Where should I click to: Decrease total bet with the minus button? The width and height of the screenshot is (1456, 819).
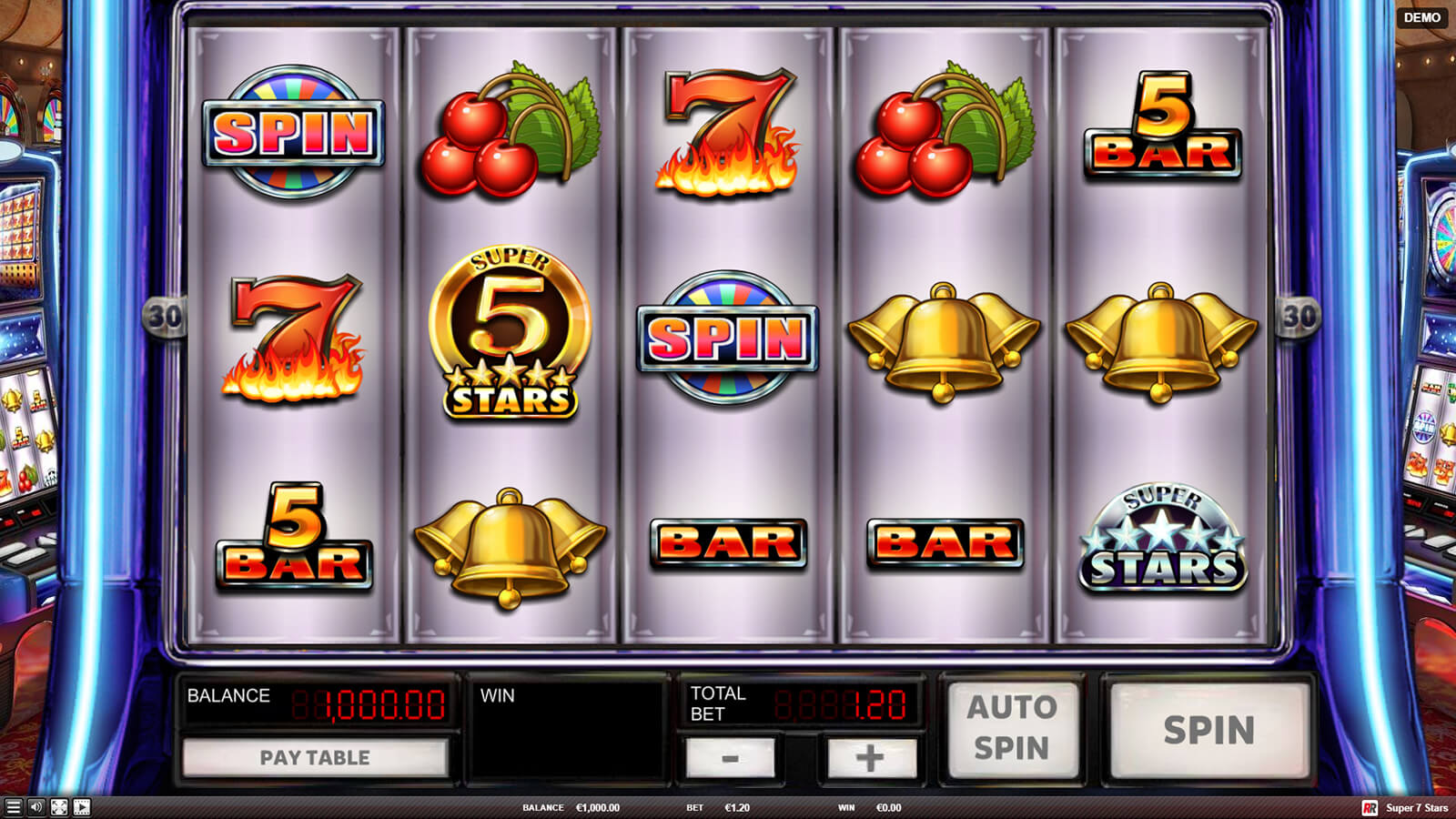click(730, 757)
